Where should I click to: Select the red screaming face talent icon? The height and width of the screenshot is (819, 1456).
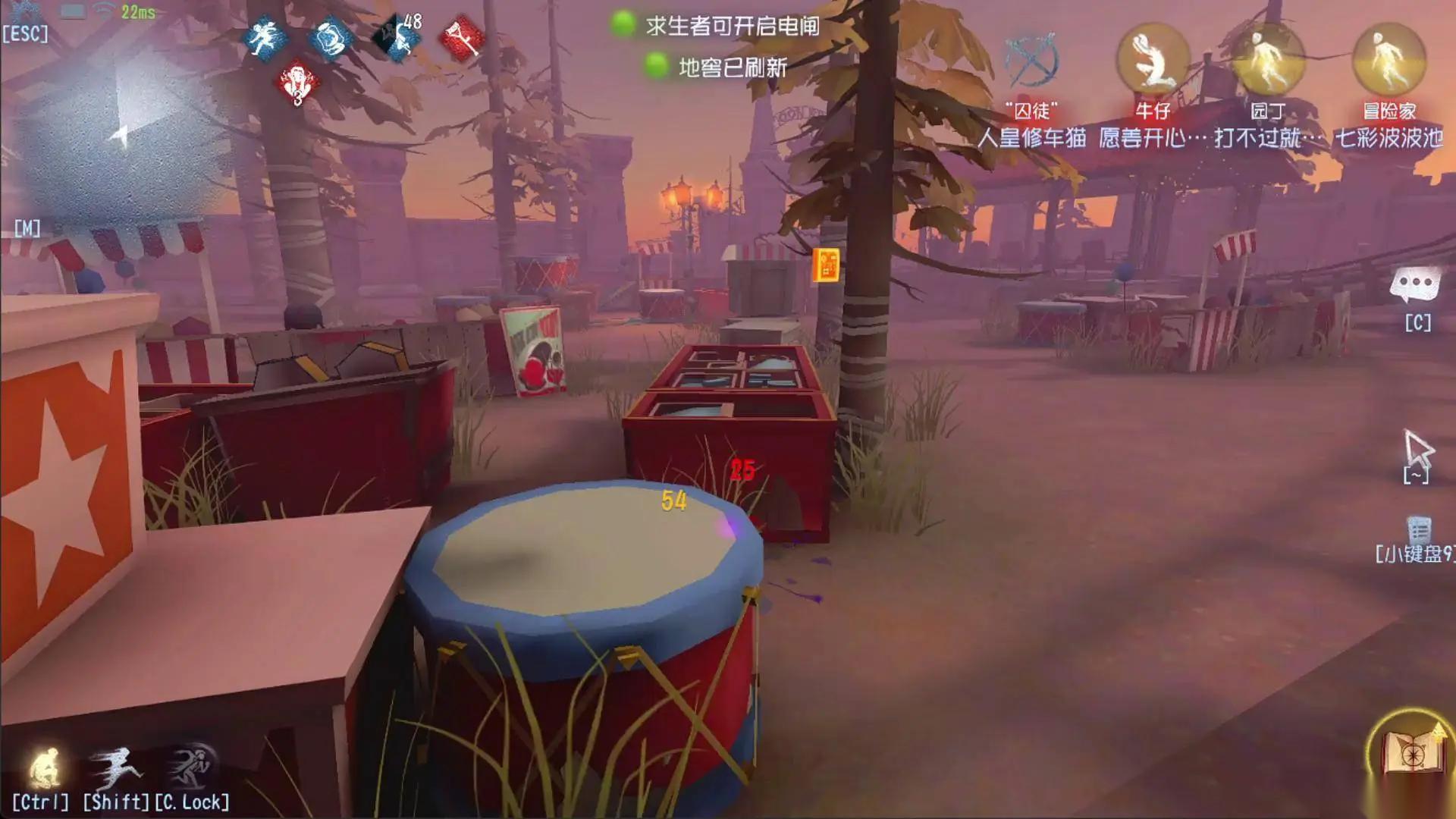297,83
